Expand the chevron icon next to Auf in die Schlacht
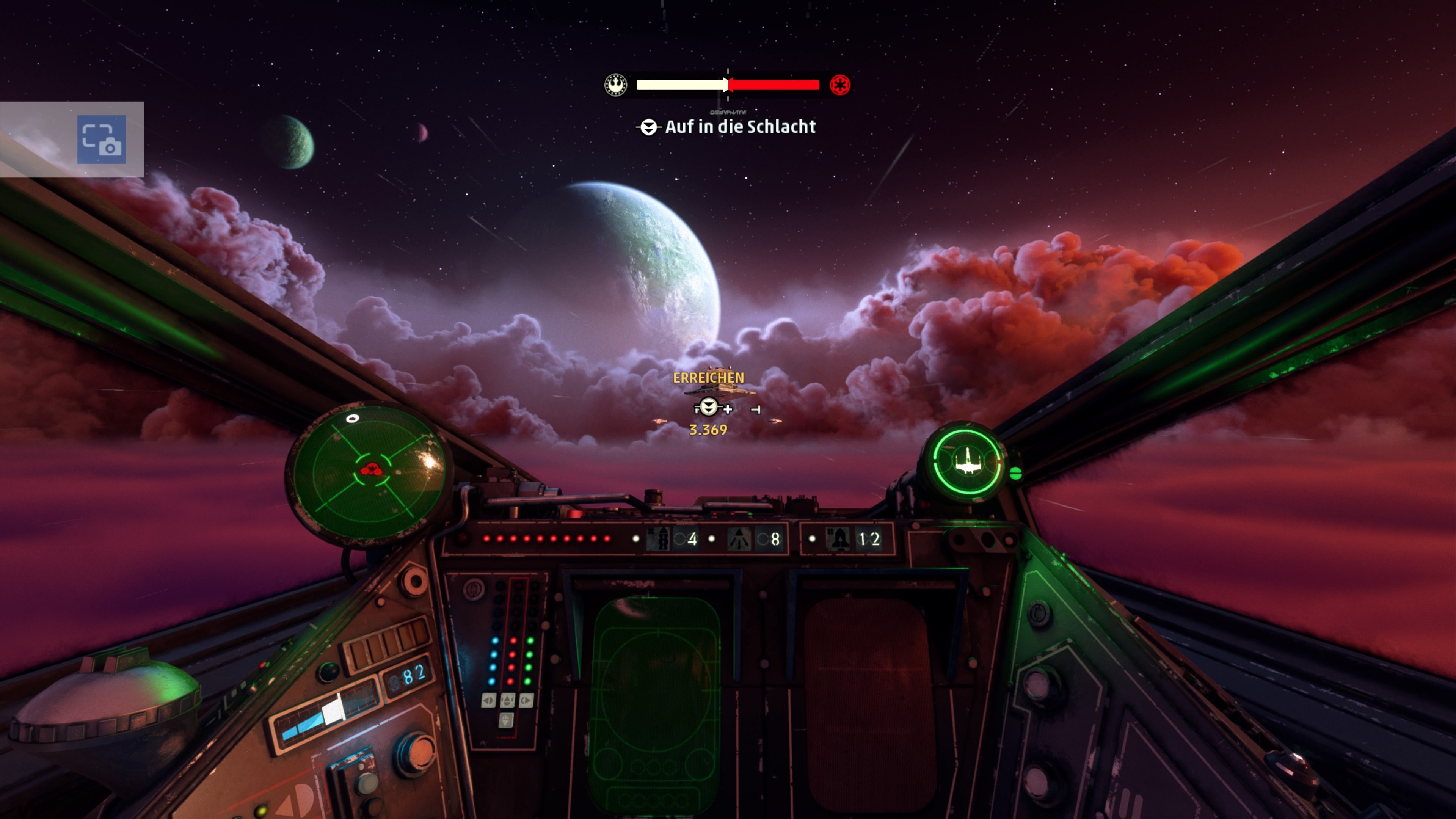The image size is (1456, 819). point(650,127)
